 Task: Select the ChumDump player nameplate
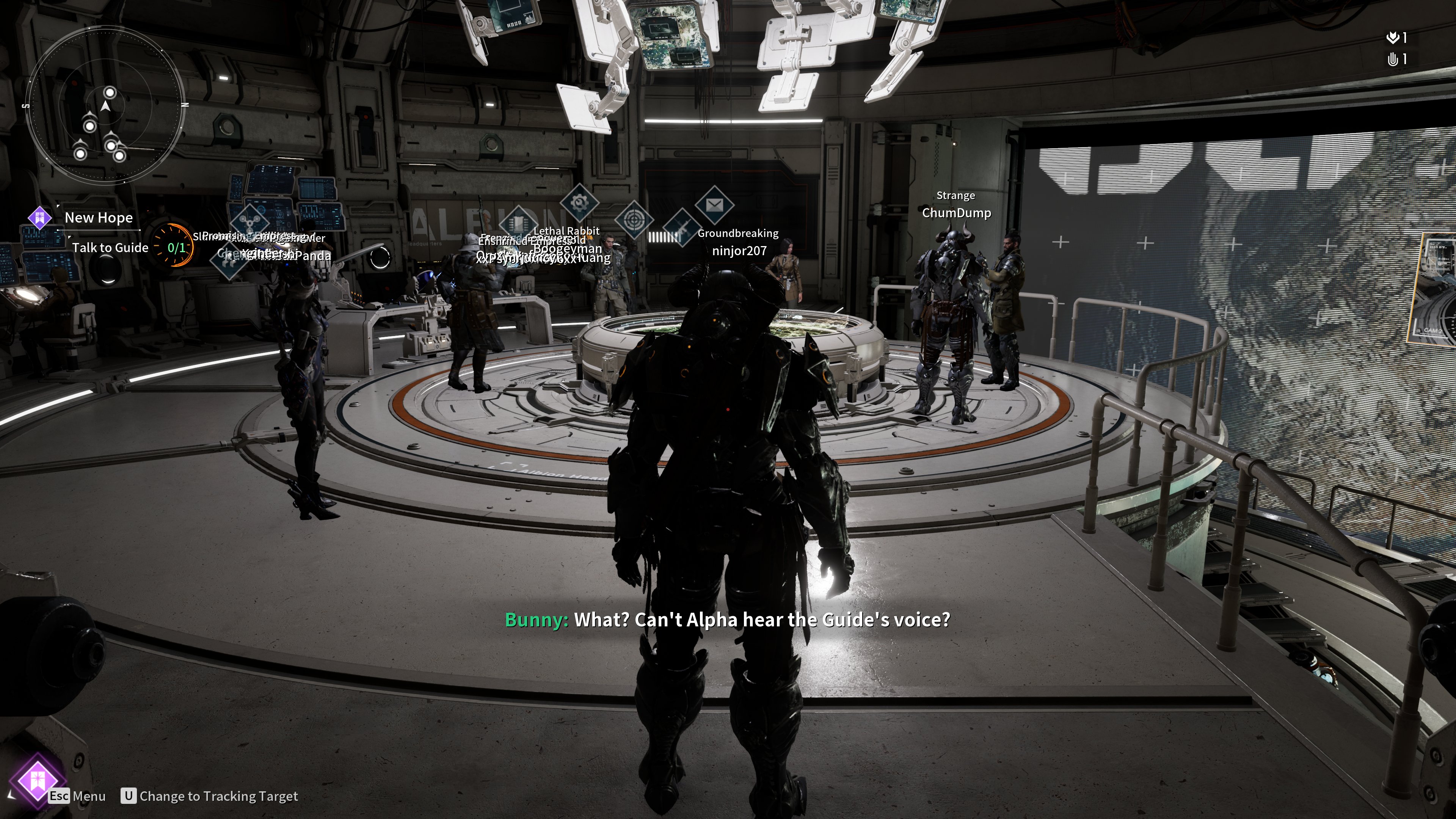coord(956,213)
